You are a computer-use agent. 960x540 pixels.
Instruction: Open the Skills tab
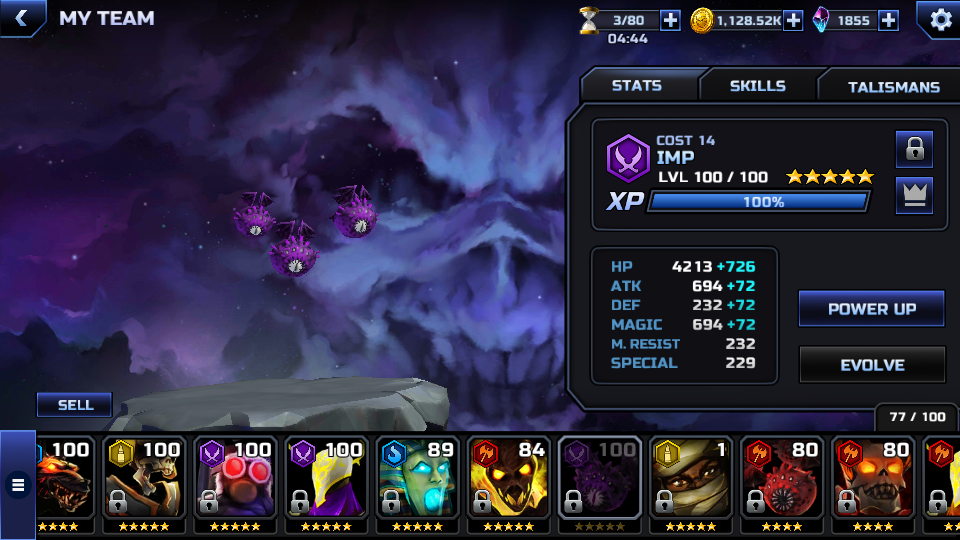[x=757, y=86]
